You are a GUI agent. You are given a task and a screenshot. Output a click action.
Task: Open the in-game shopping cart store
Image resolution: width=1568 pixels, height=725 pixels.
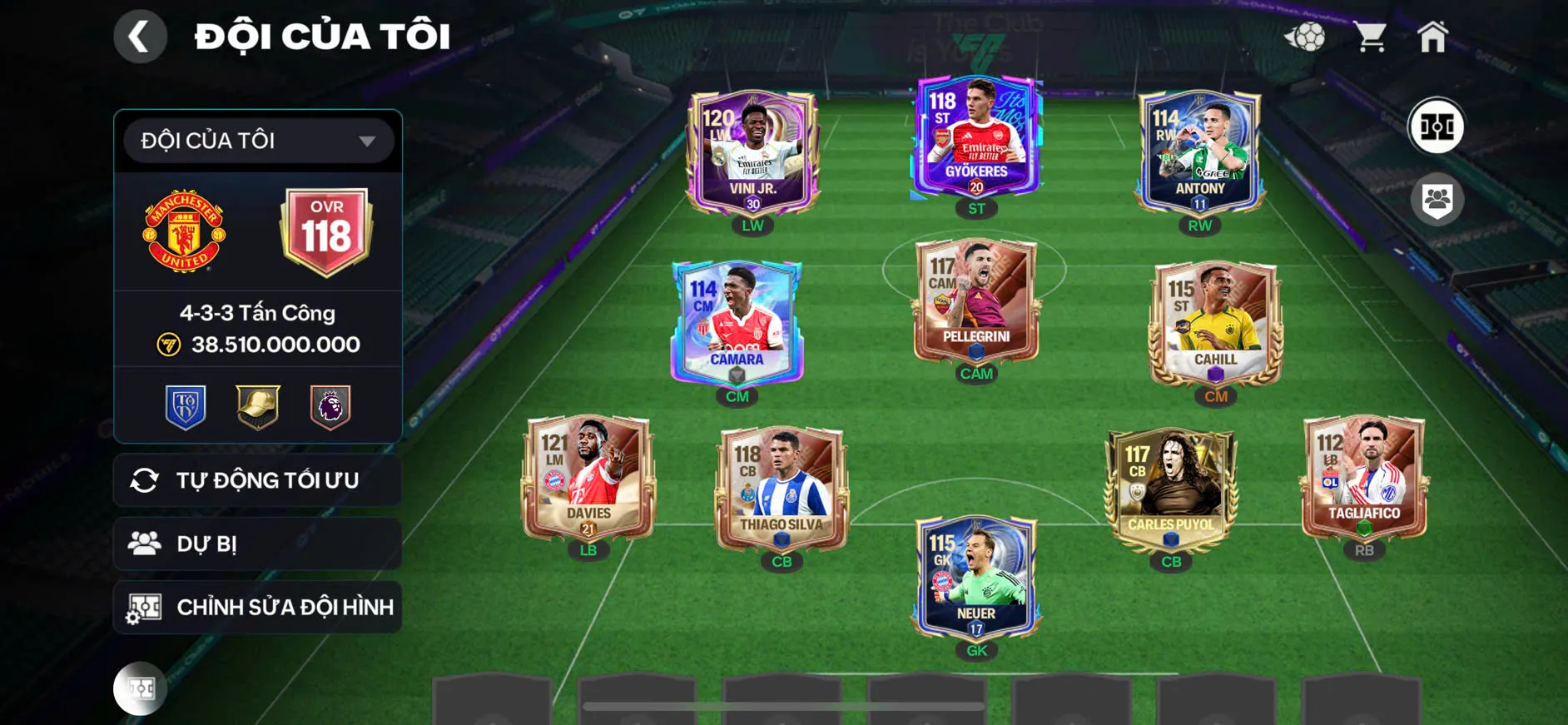1371,37
